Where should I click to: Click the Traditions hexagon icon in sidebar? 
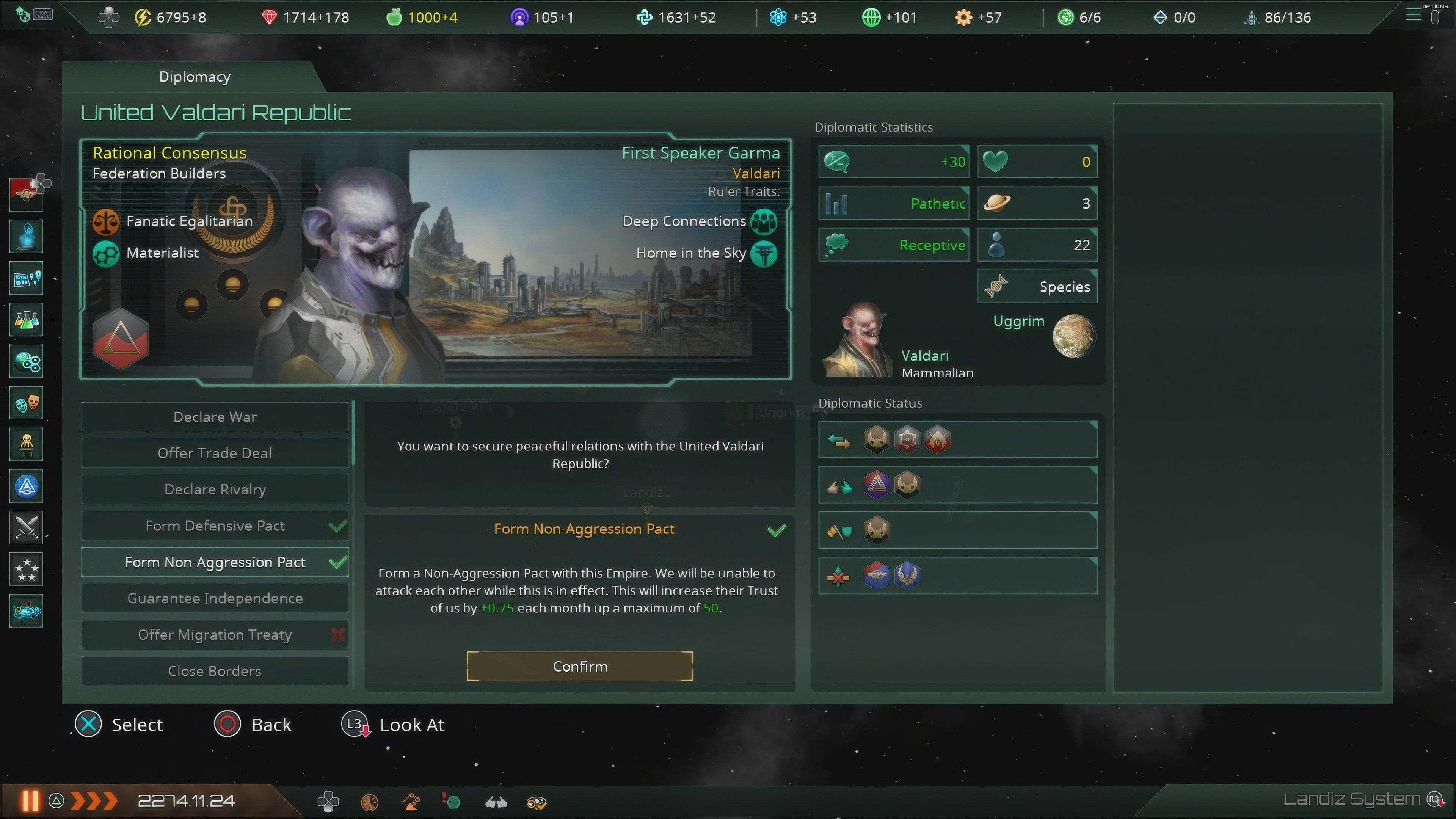(26, 361)
